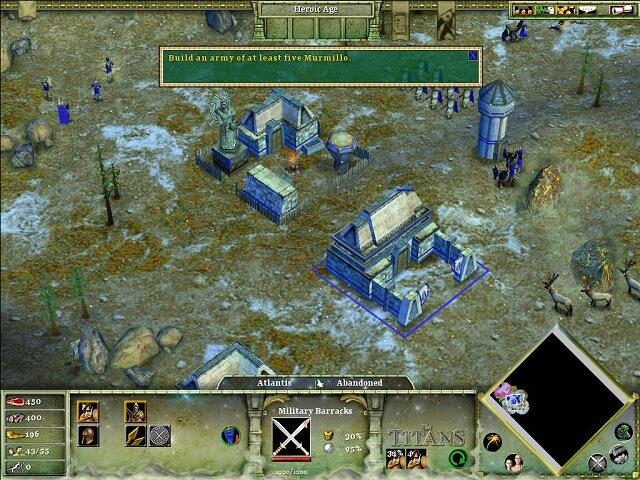640x480 pixels.
Task: Select the round shield icon in the command panel
Action: click(x=160, y=435)
